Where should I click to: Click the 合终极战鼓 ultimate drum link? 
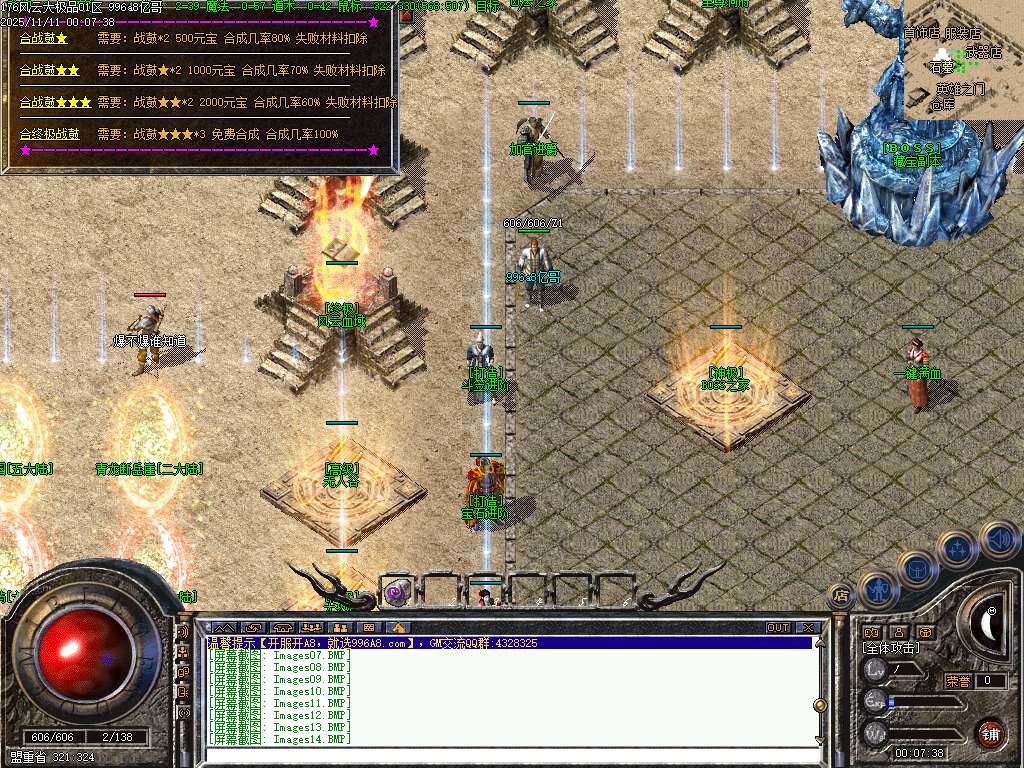(50, 134)
